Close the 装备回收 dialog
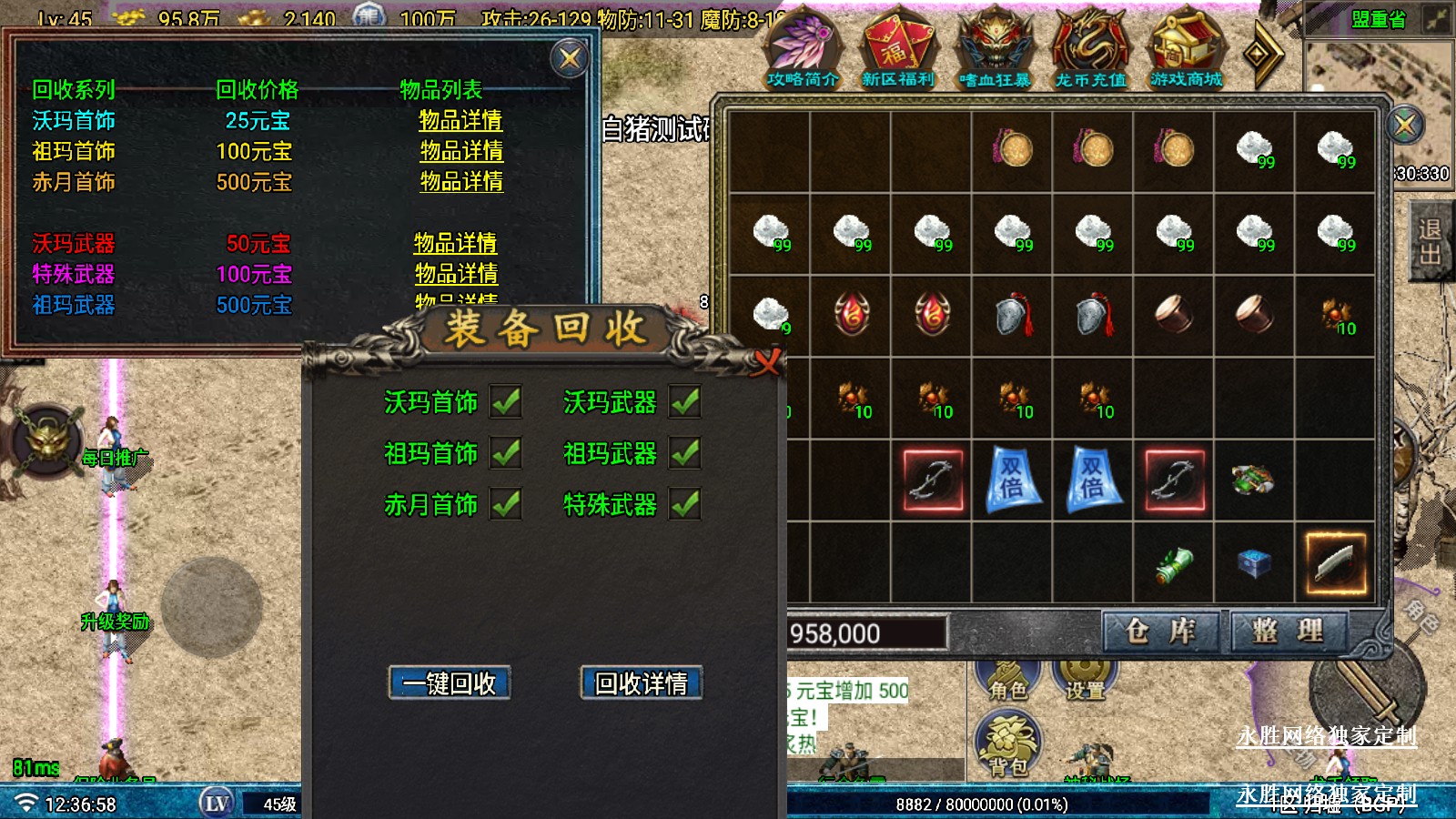 pyautogui.click(x=766, y=362)
